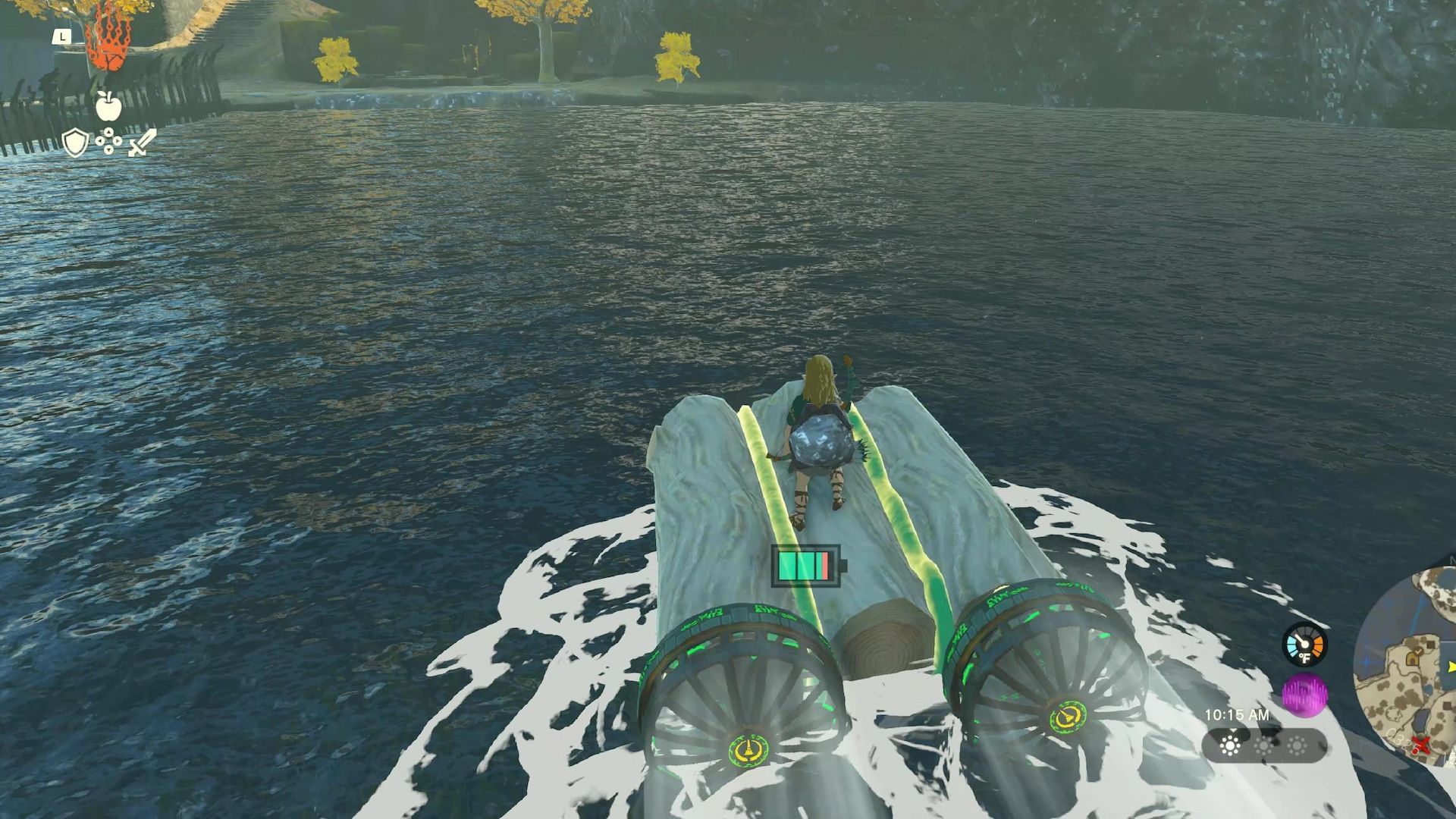Click the shield equipment icon
This screenshot has width=1456, height=819.
75,143
